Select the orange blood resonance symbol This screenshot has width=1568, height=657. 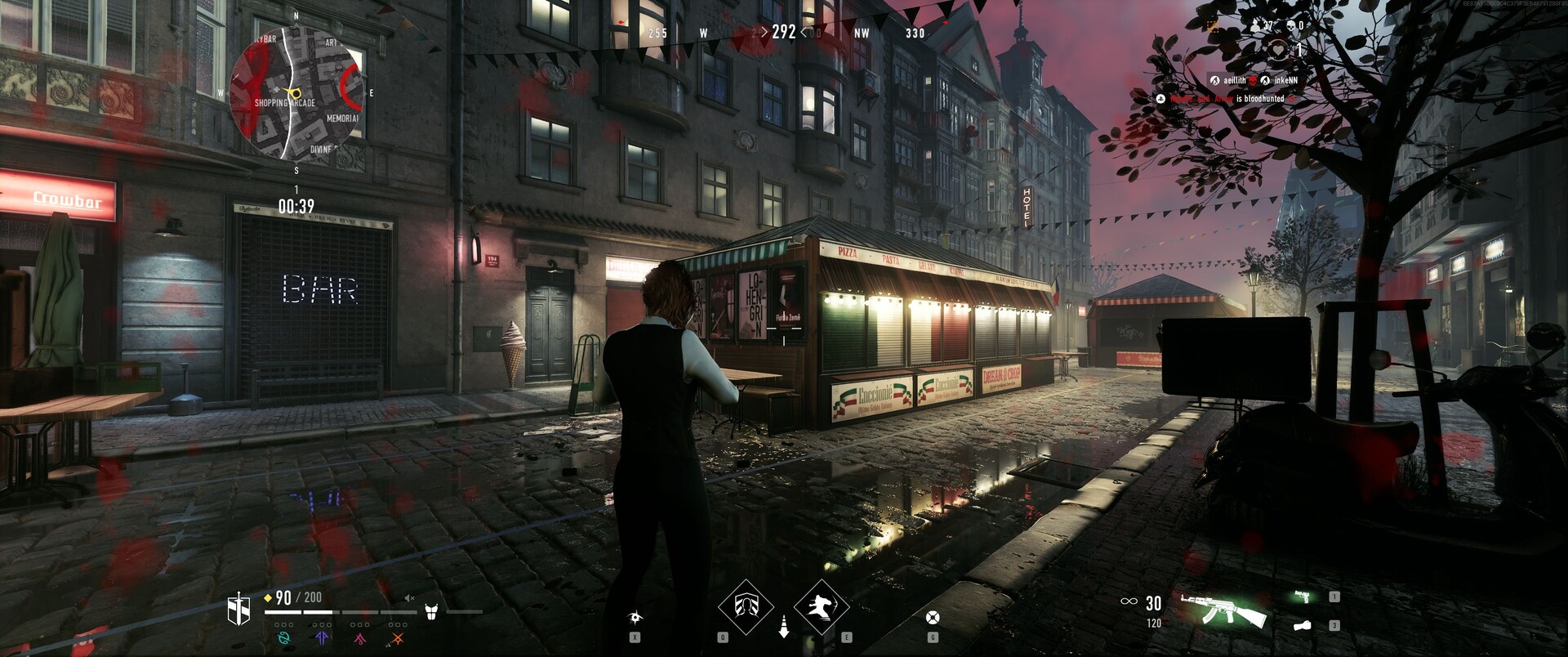click(x=398, y=637)
